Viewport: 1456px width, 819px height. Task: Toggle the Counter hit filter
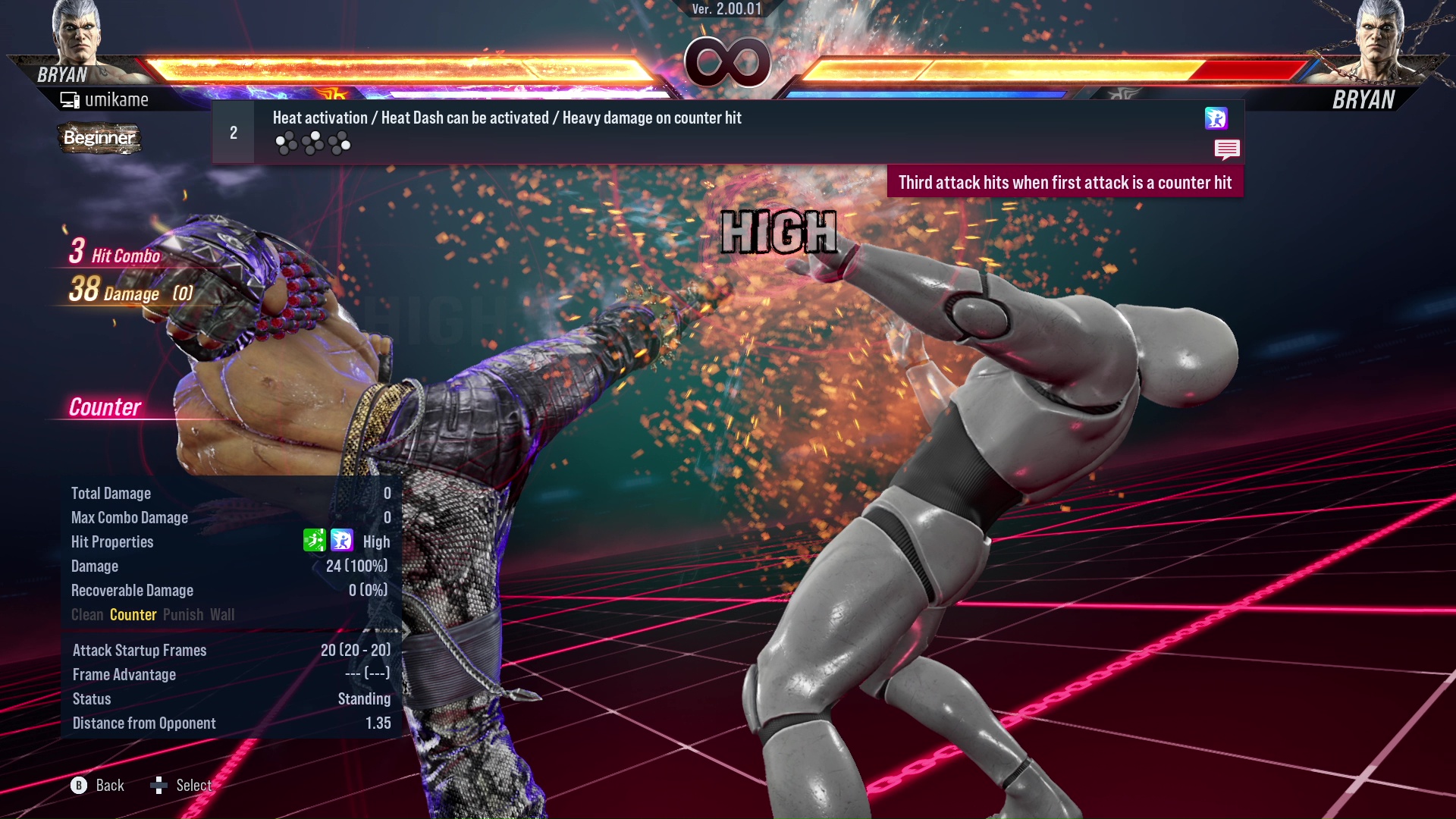point(133,615)
